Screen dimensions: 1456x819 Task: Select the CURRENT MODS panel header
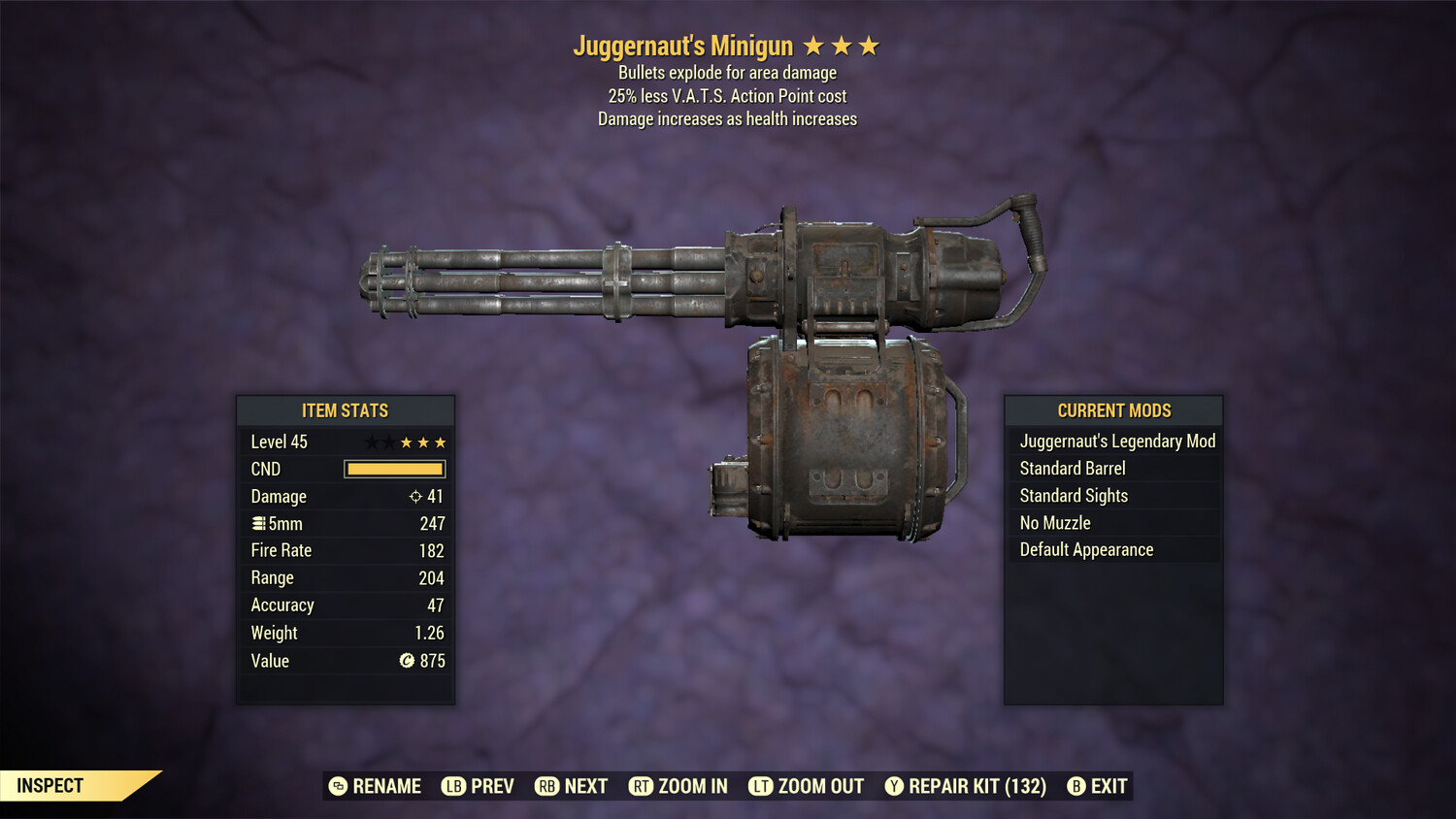[x=1113, y=410]
